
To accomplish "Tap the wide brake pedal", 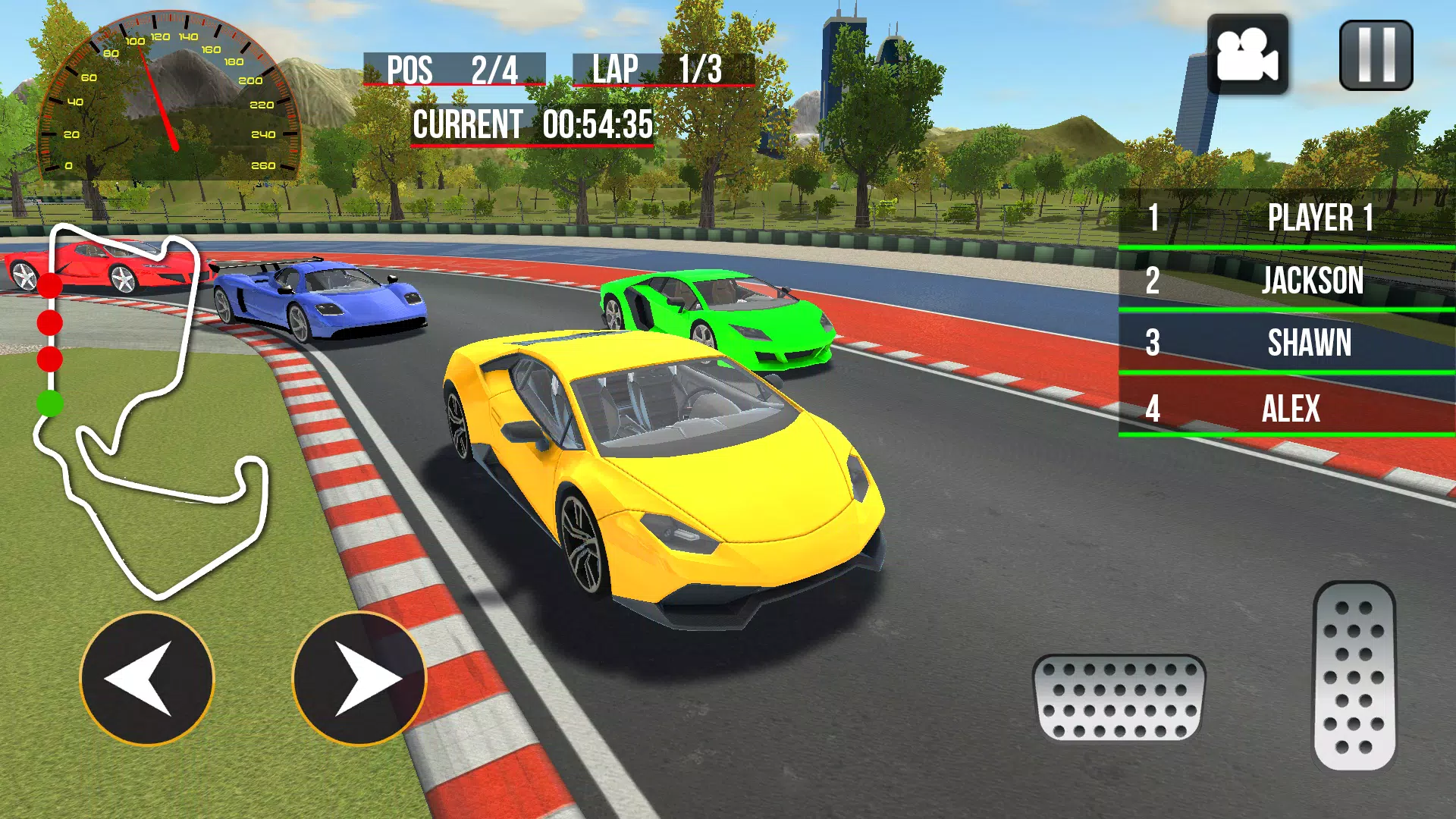I will tap(1119, 698).
